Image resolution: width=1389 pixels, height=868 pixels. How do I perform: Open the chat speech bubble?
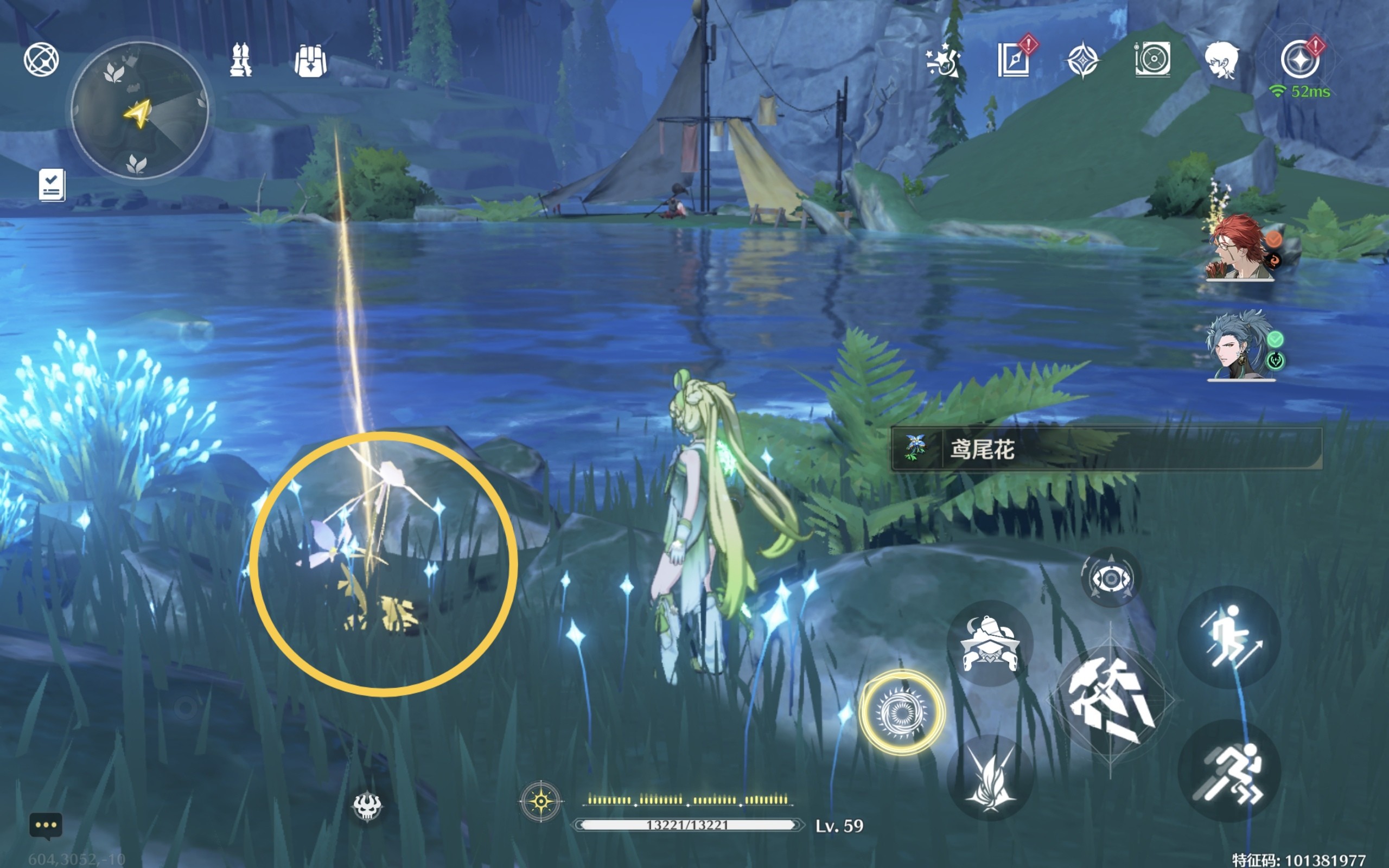pyautogui.click(x=46, y=826)
